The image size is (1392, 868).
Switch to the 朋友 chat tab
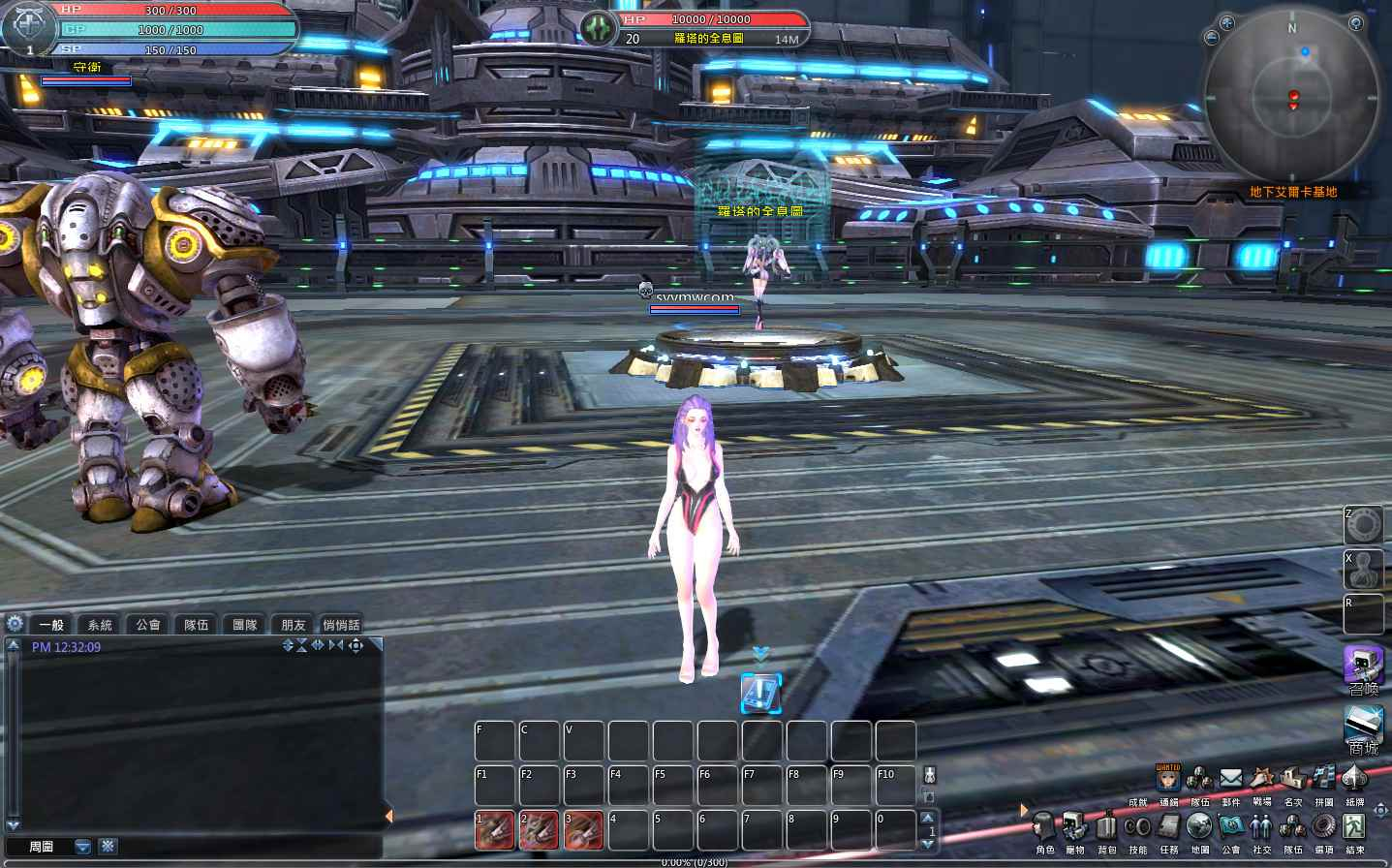tap(293, 624)
